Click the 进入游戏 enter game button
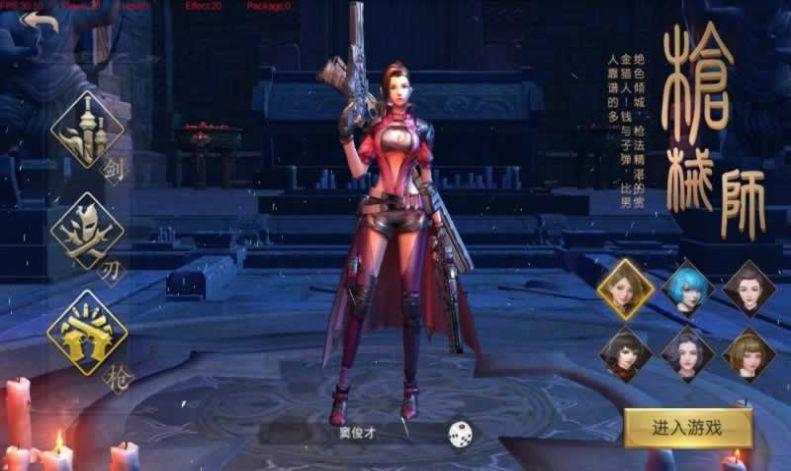791x471 pixels. [687, 428]
